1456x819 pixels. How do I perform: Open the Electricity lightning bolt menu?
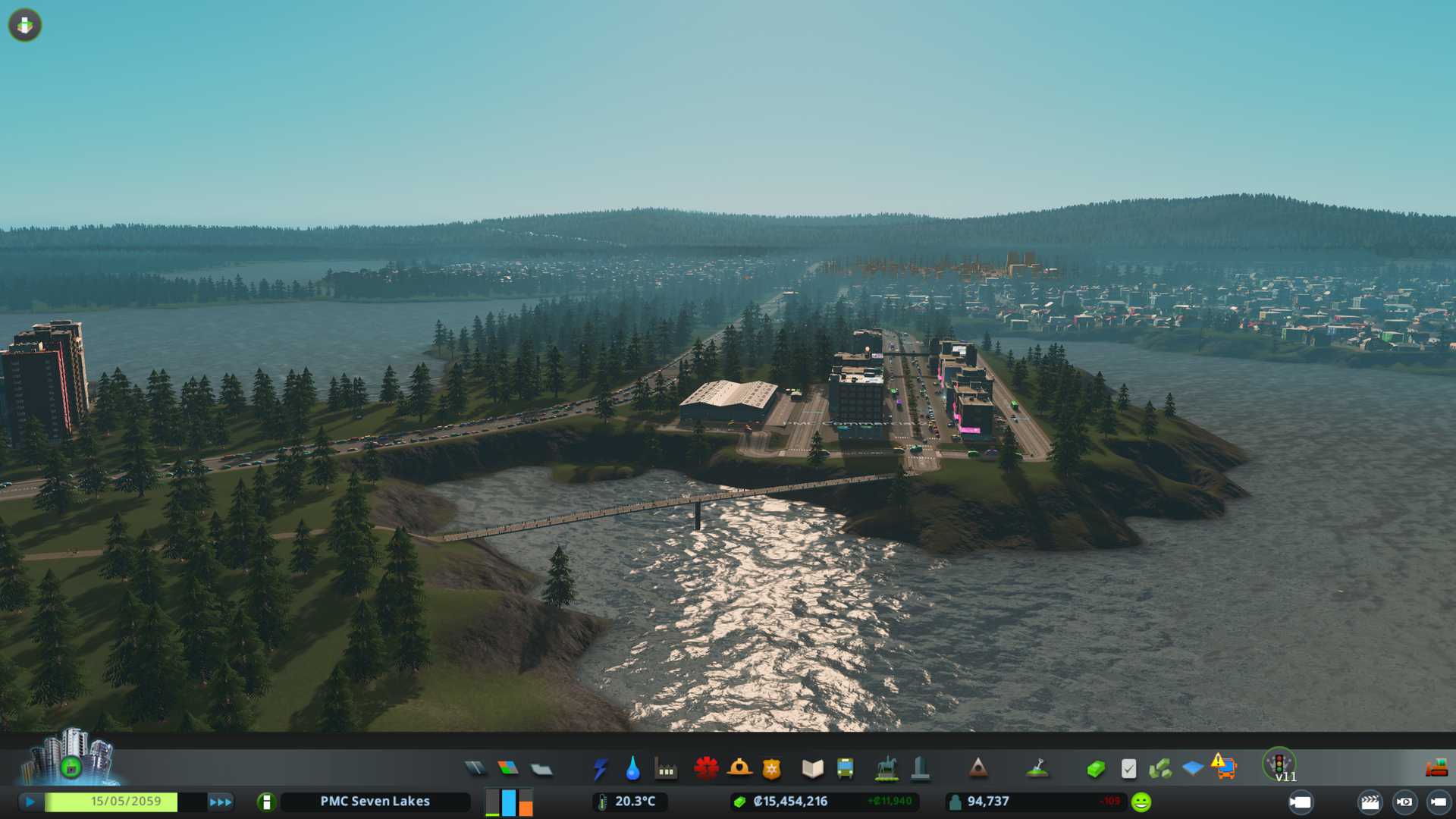tap(600, 769)
